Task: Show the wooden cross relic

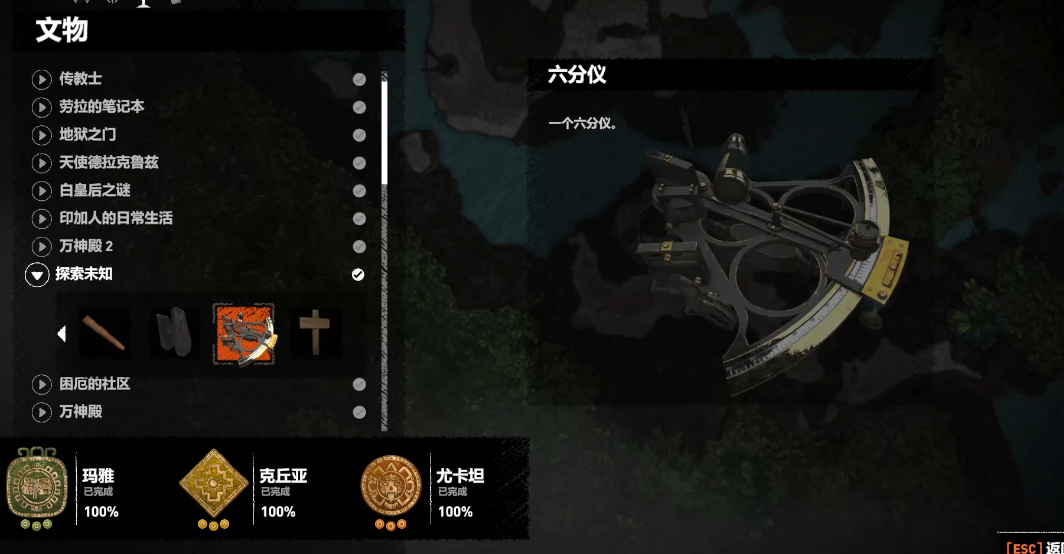Action: tap(315, 333)
